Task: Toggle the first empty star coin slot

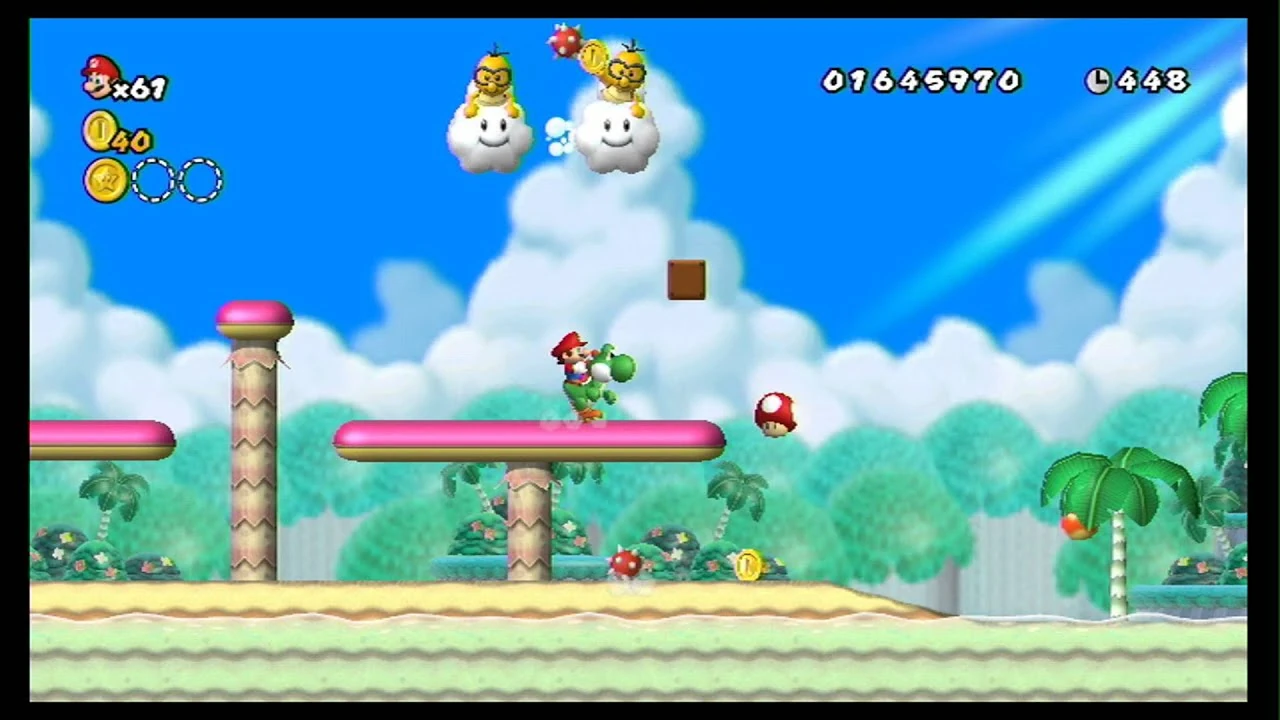Action: point(152,180)
